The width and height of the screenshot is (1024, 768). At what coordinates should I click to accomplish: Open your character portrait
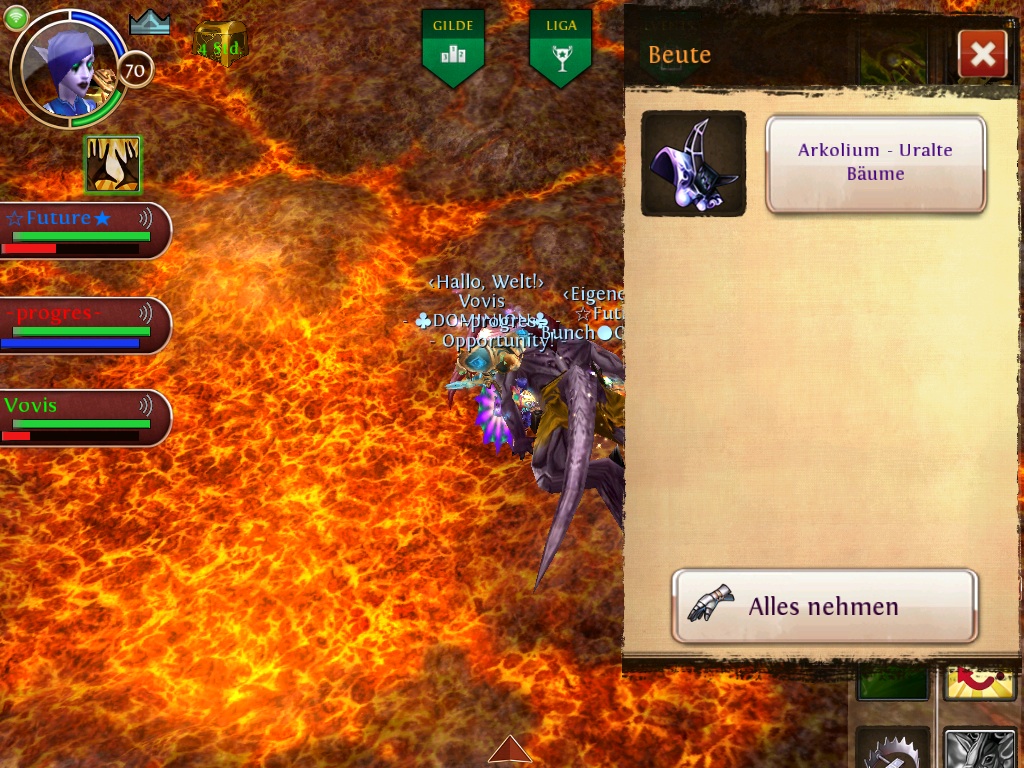pos(67,68)
